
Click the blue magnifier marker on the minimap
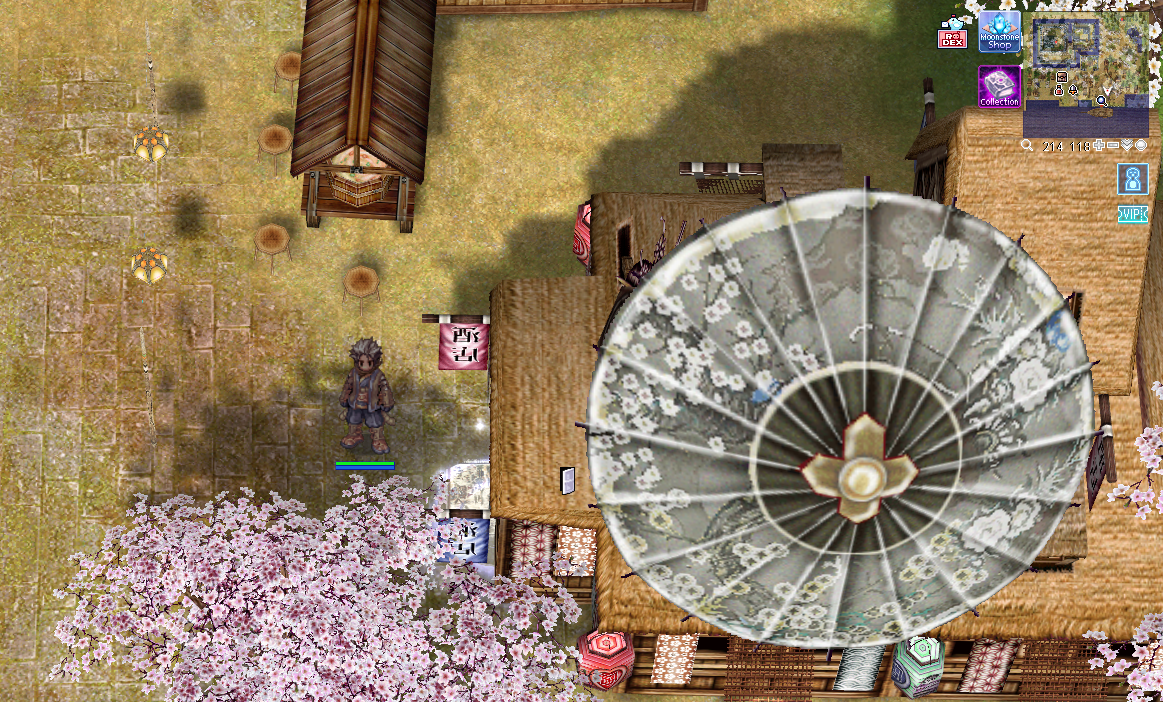[x=1101, y=101]
